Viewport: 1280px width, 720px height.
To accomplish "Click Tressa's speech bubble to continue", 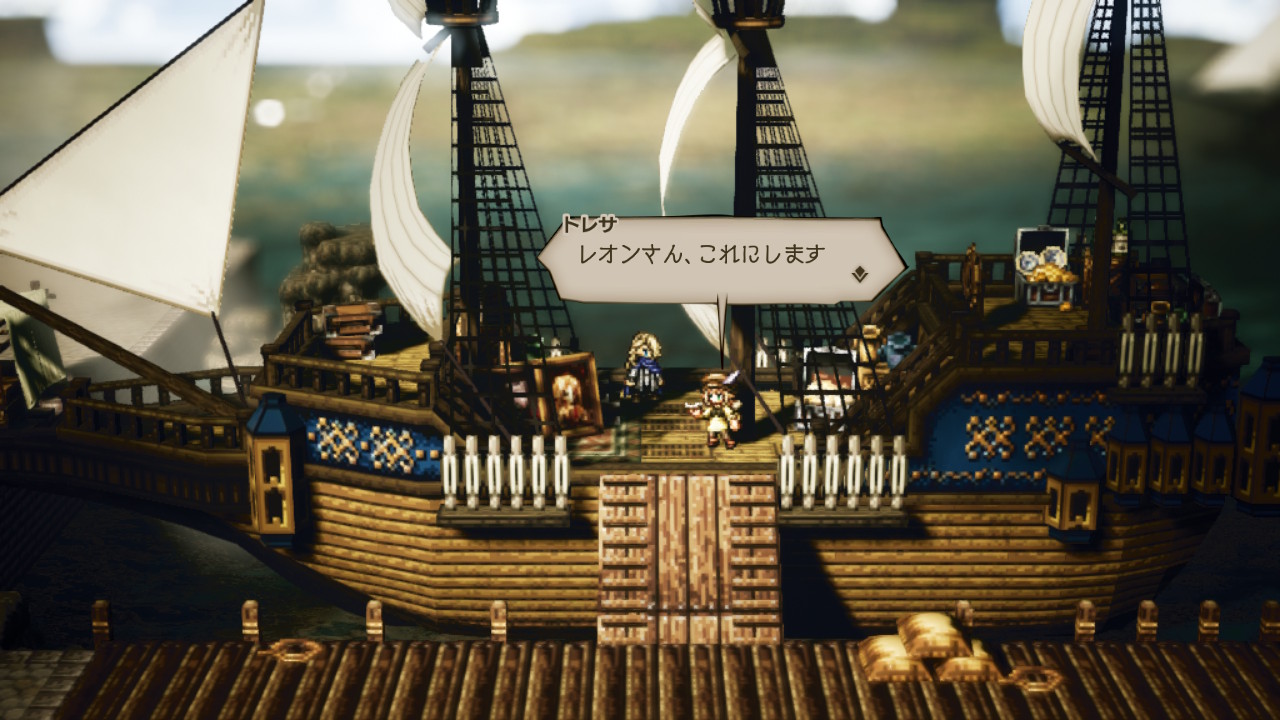I will [x=718, y=258].
